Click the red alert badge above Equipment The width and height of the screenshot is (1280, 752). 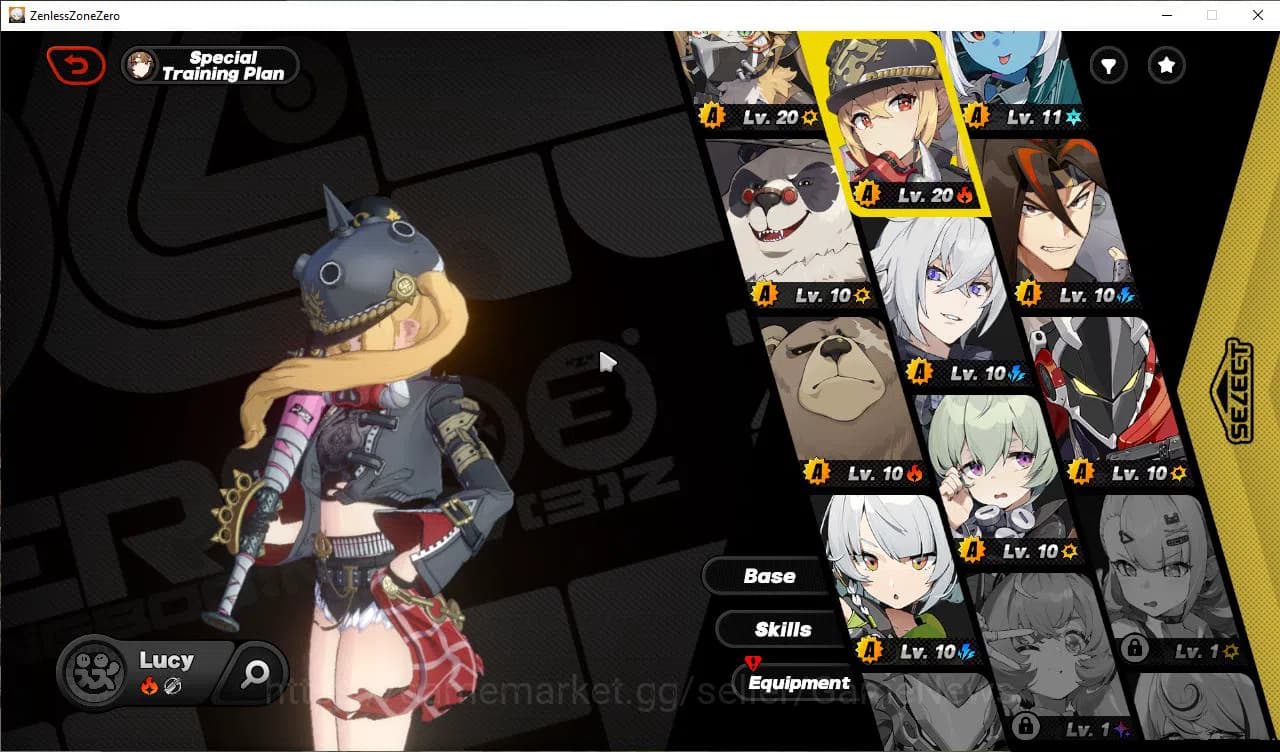[753, 661]
